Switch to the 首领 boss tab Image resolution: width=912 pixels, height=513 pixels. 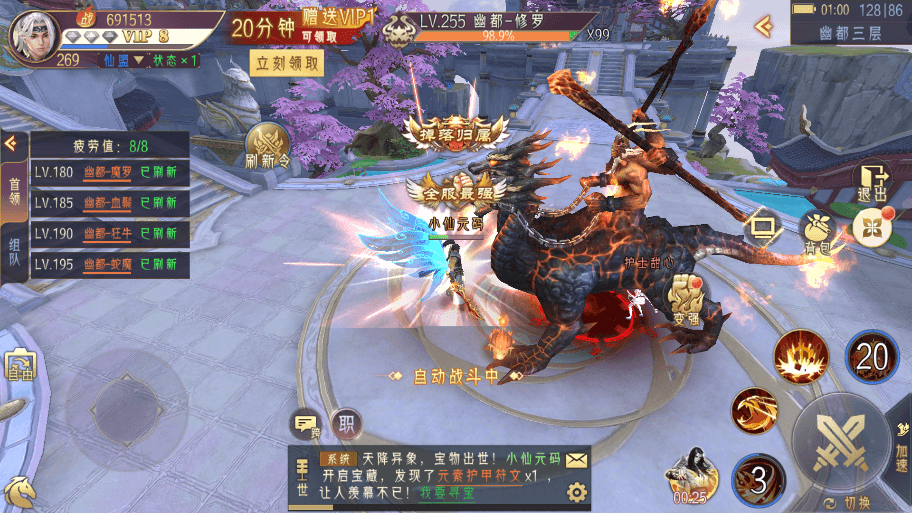click(14, 190)
